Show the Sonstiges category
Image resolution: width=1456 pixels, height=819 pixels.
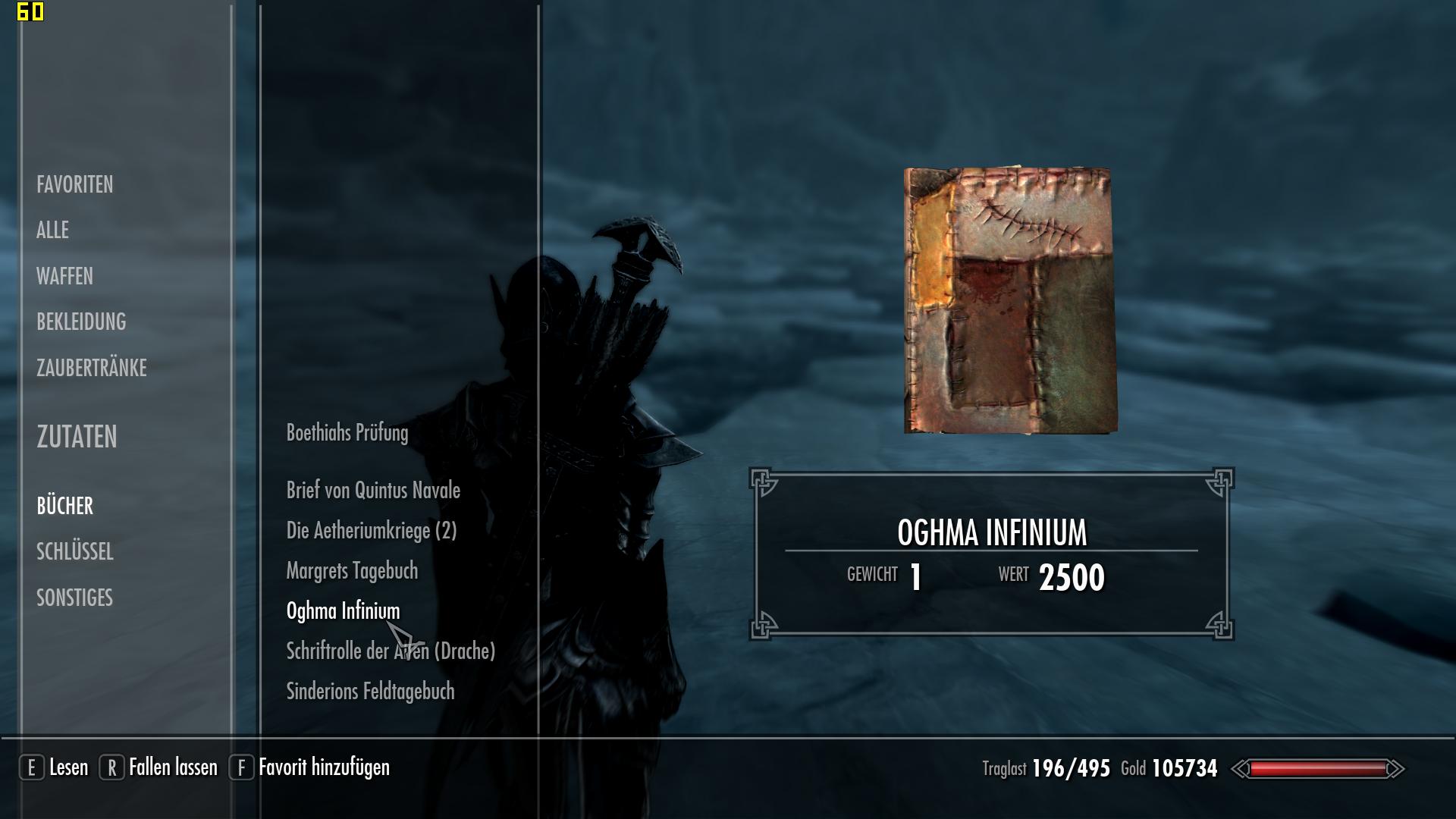[74, 598]
